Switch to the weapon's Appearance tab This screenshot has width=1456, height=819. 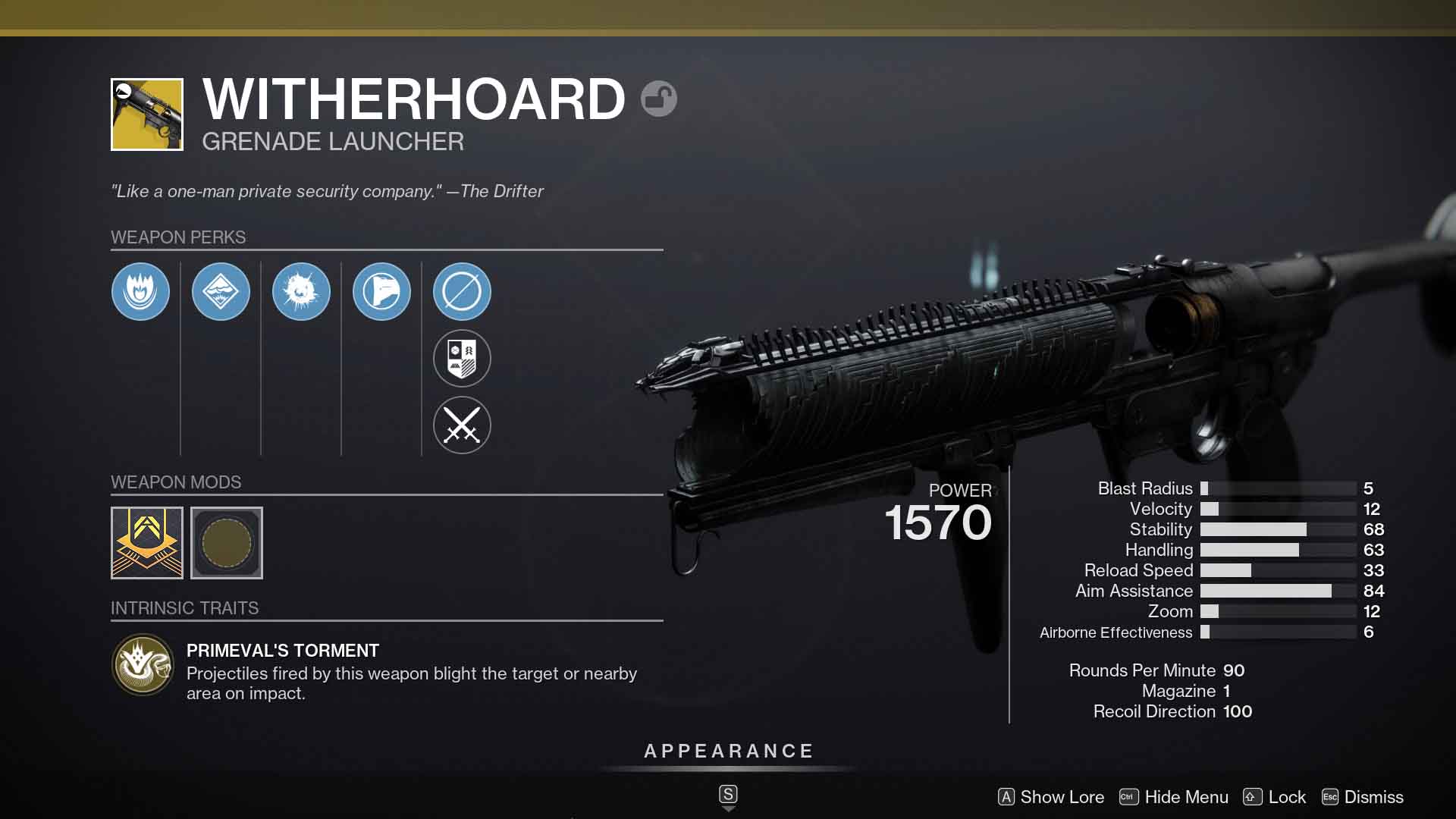click(x=727, y=752)
